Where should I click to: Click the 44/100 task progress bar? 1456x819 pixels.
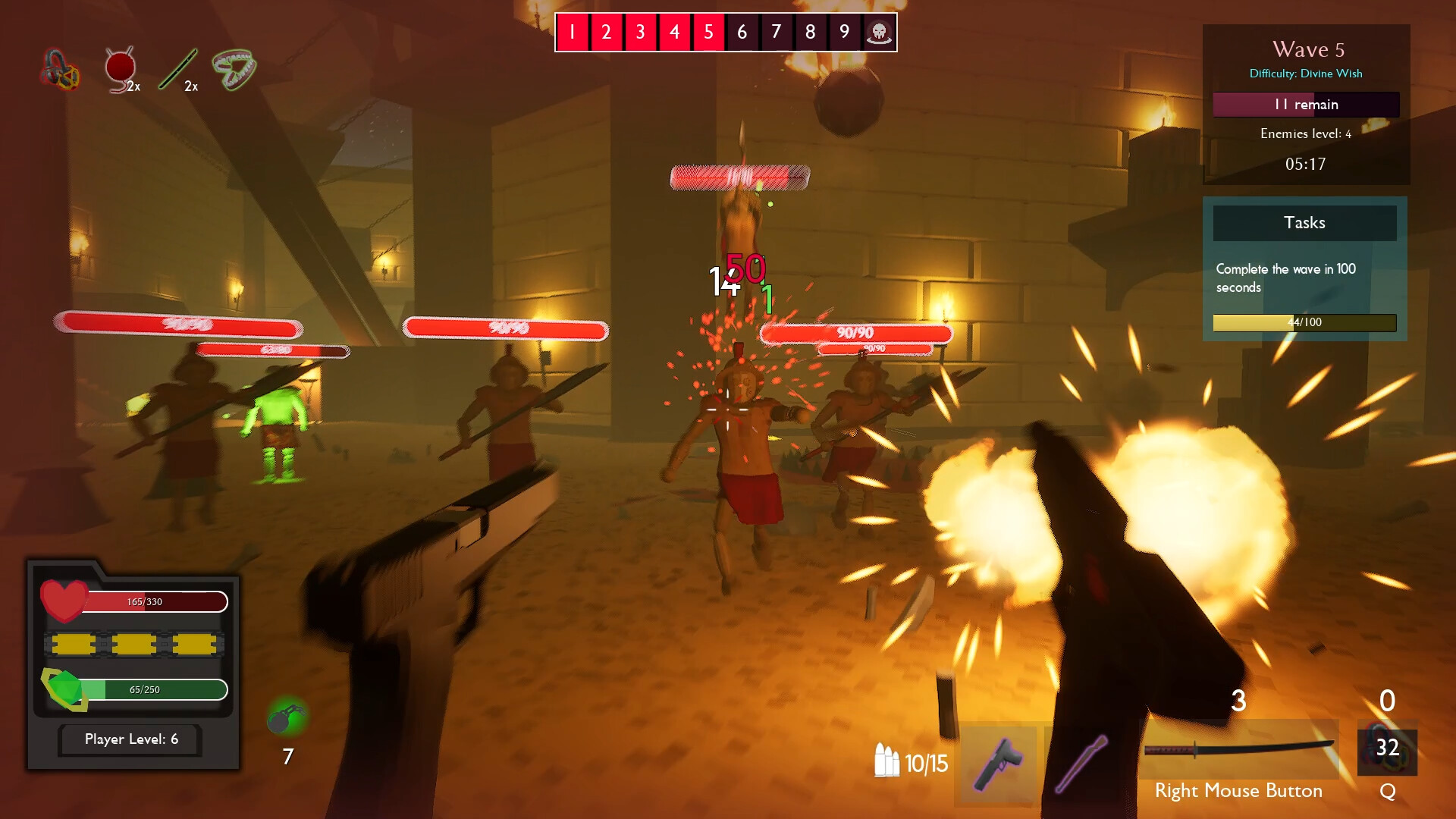[x=1304, y=322]
